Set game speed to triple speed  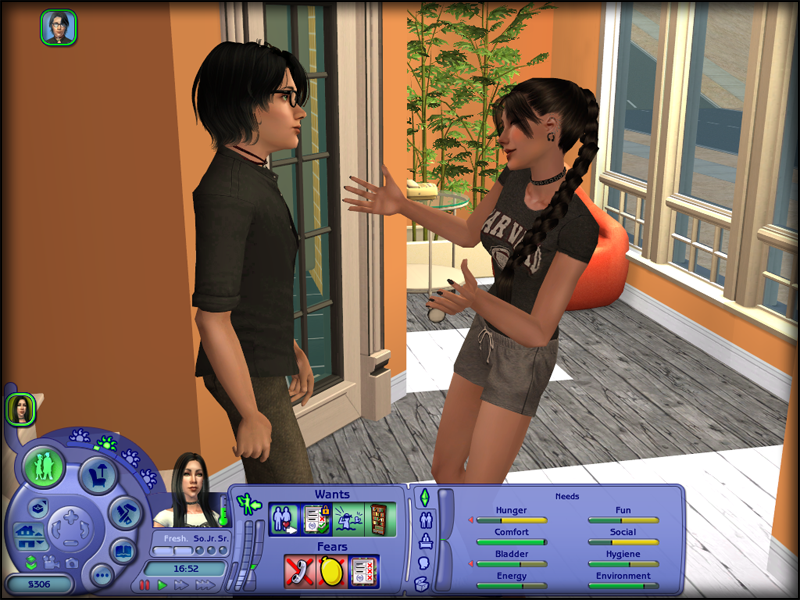click(x=203, y=585)
